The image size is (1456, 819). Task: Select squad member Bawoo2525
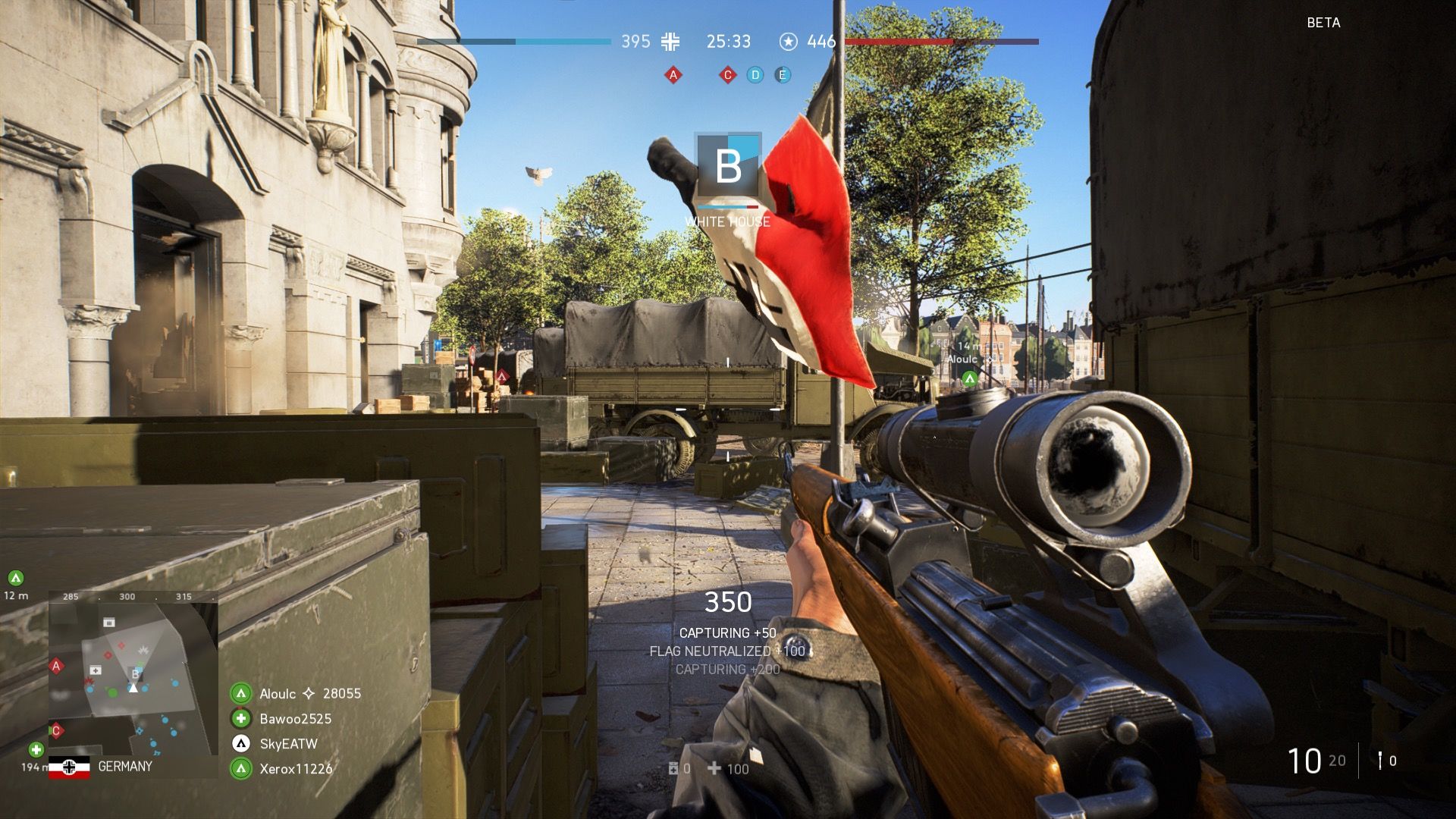[295, 718]
